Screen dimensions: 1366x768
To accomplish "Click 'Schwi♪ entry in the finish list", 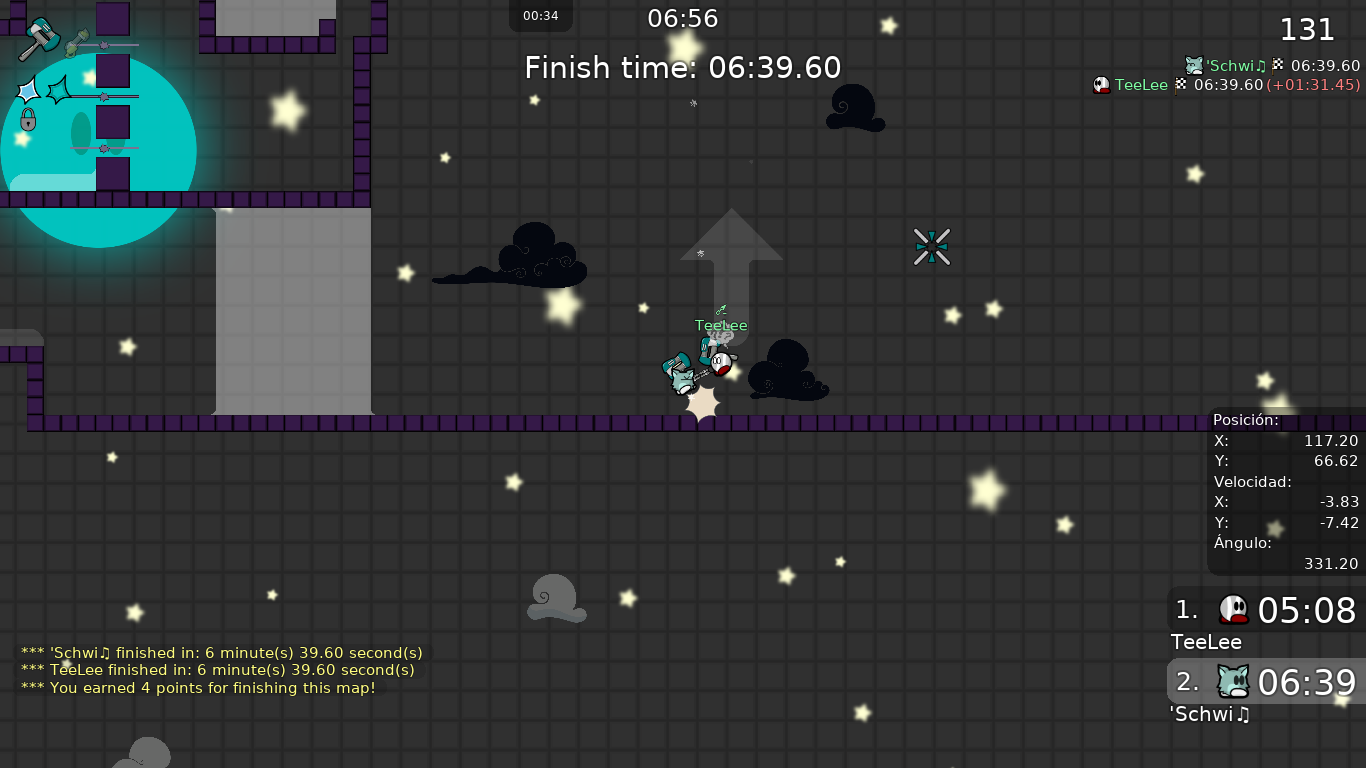I will (x=1272, y=66).
